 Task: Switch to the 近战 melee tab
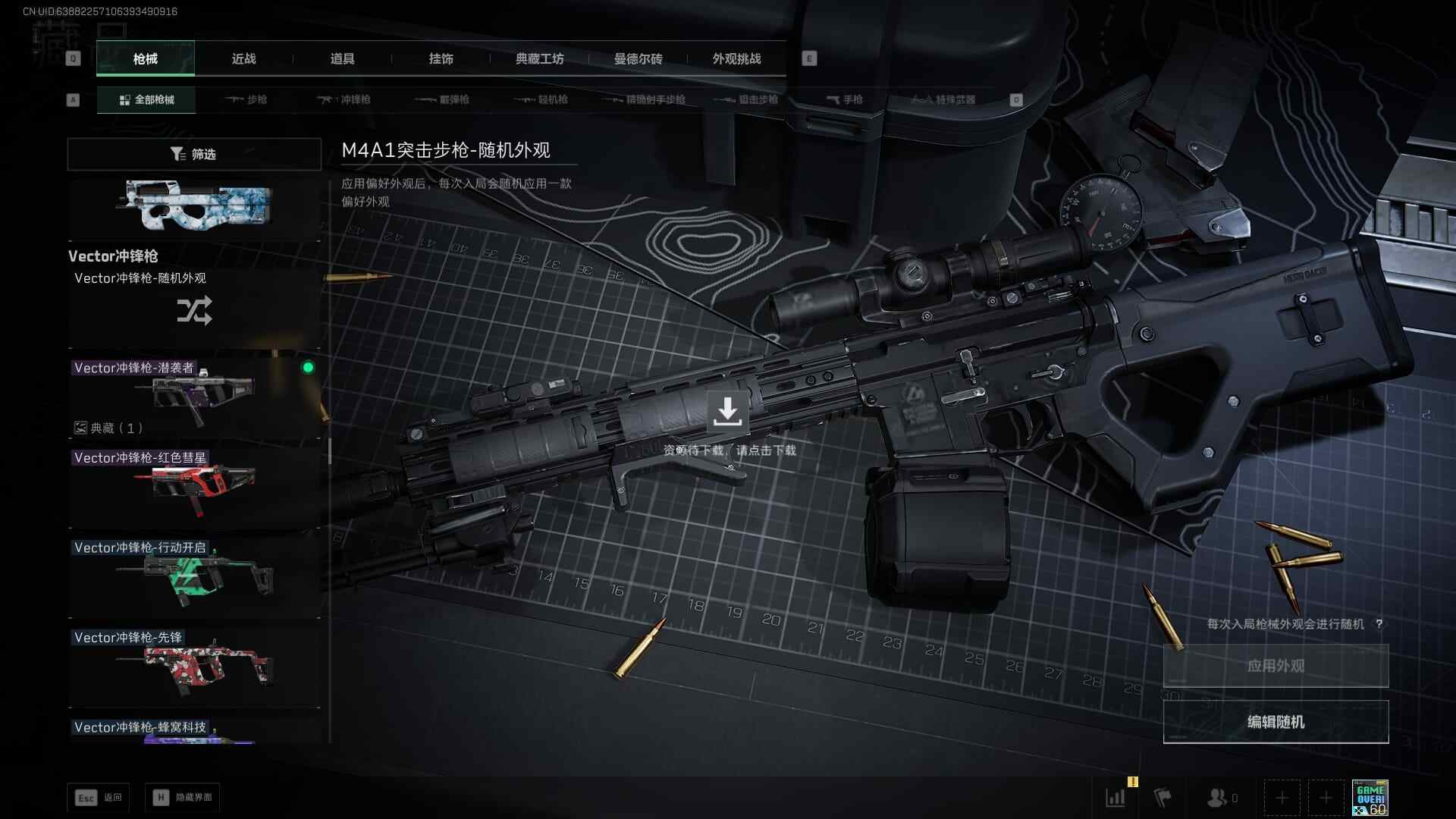coord(243,59)
